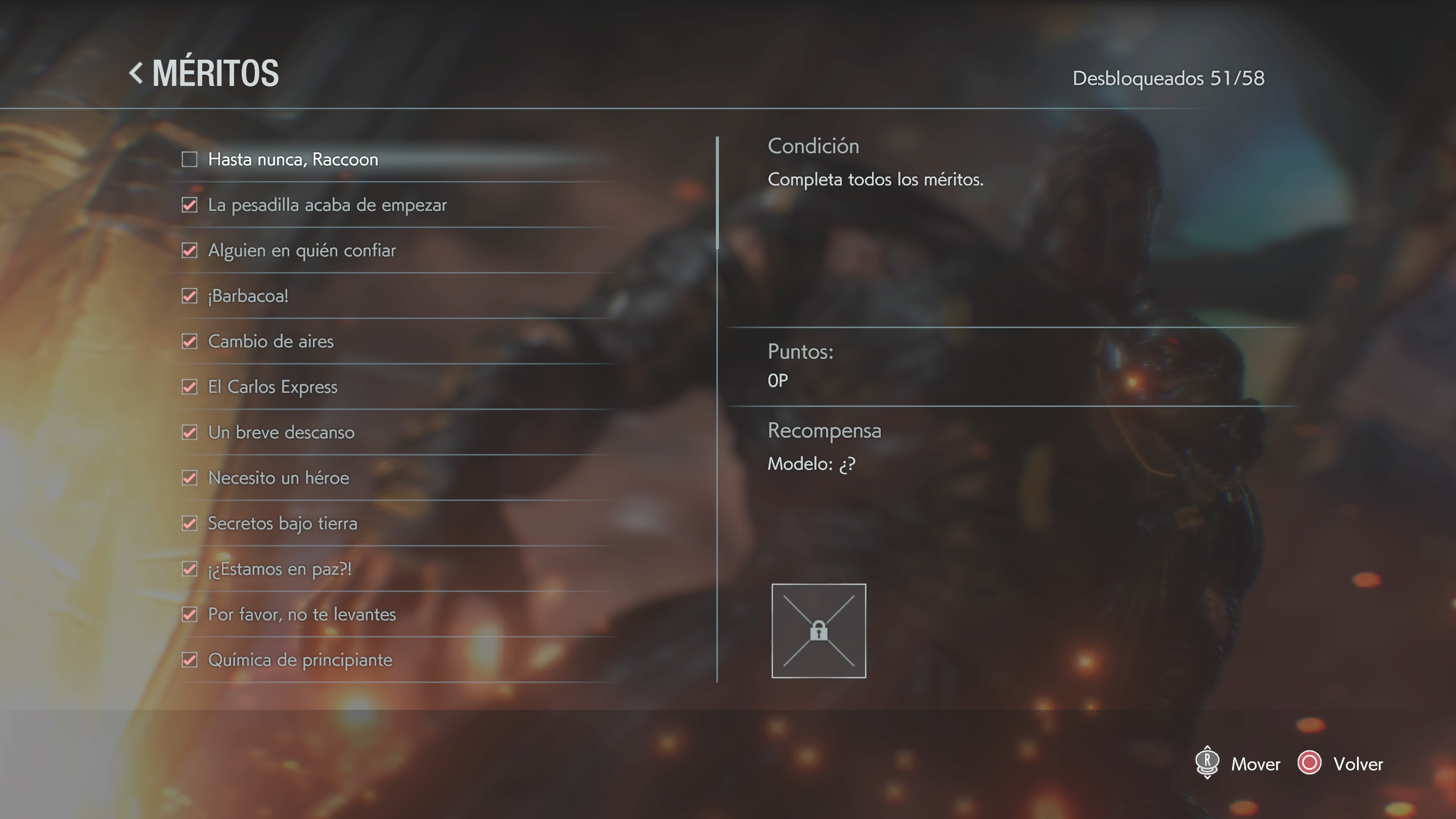Highlight 'Por favor, no te levantes'

[x=301, y=614]
